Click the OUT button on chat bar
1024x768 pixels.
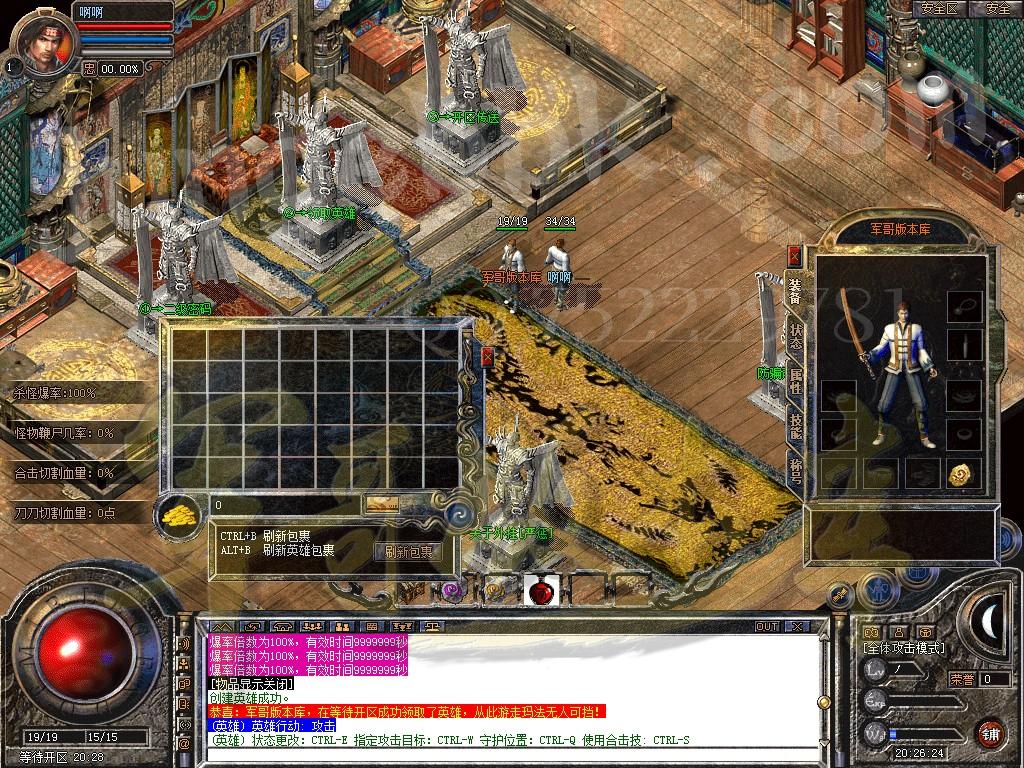pyautogui.click(x=767, y=627)
